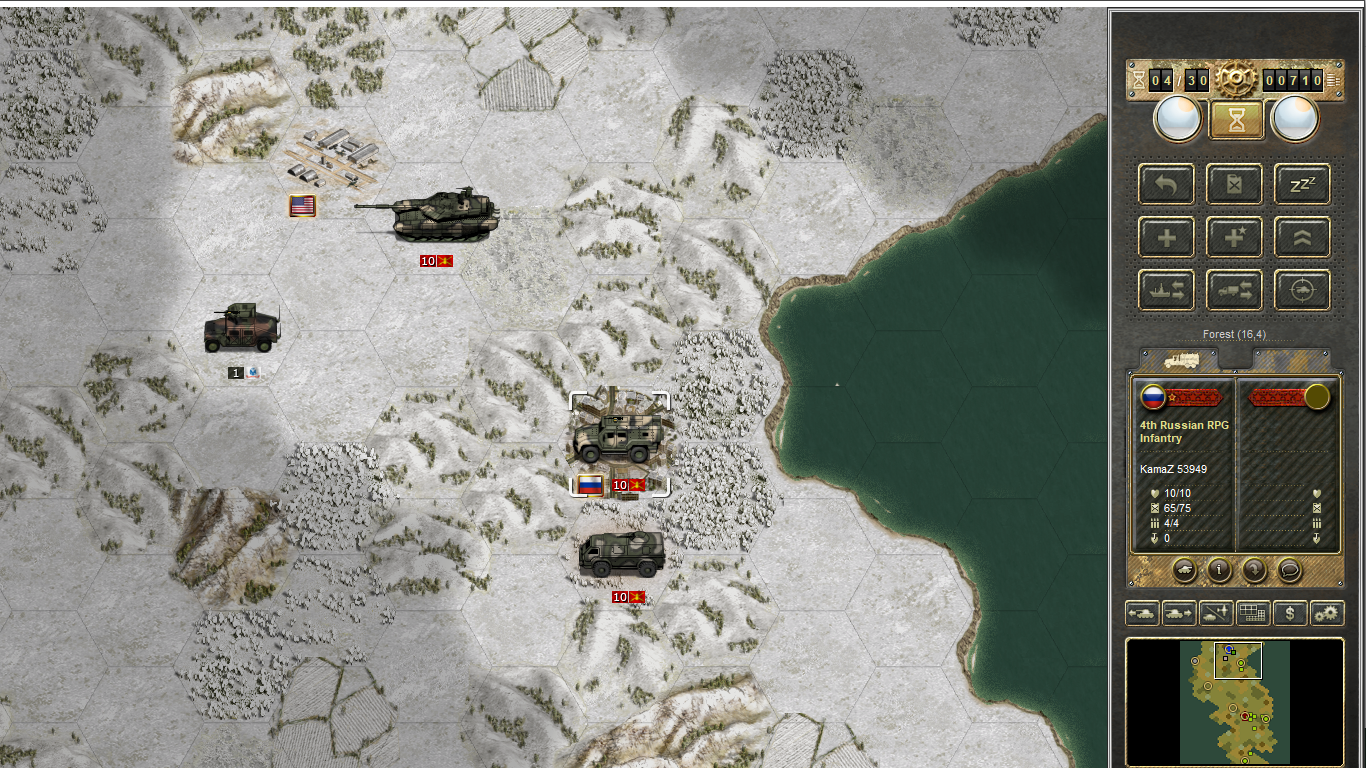Select previous unit with the left-arrow tank button
The height and width of the screenshot is (768, 1366).
pyautogui.click(x=1142, y=613)
